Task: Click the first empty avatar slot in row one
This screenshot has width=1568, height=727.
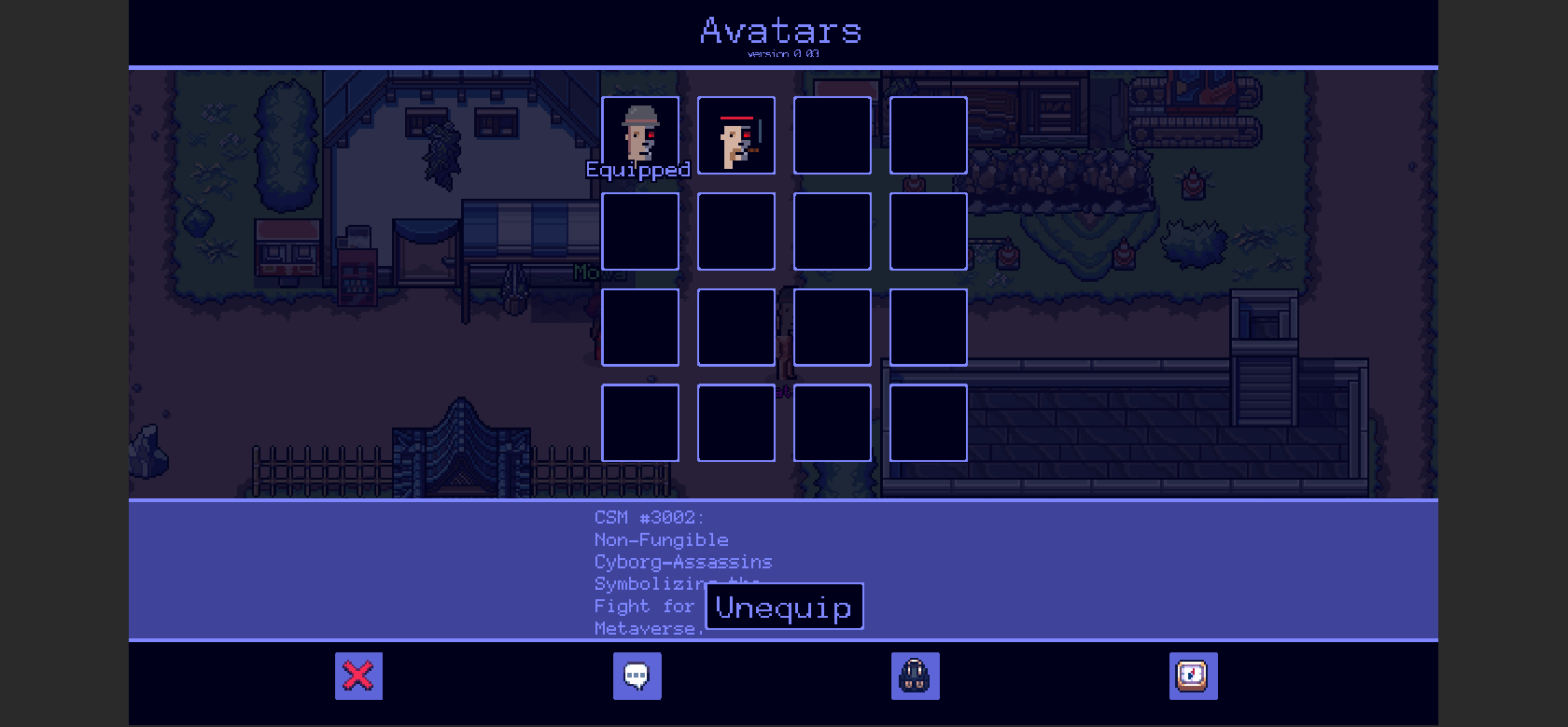Action: [x=832, y=135]
